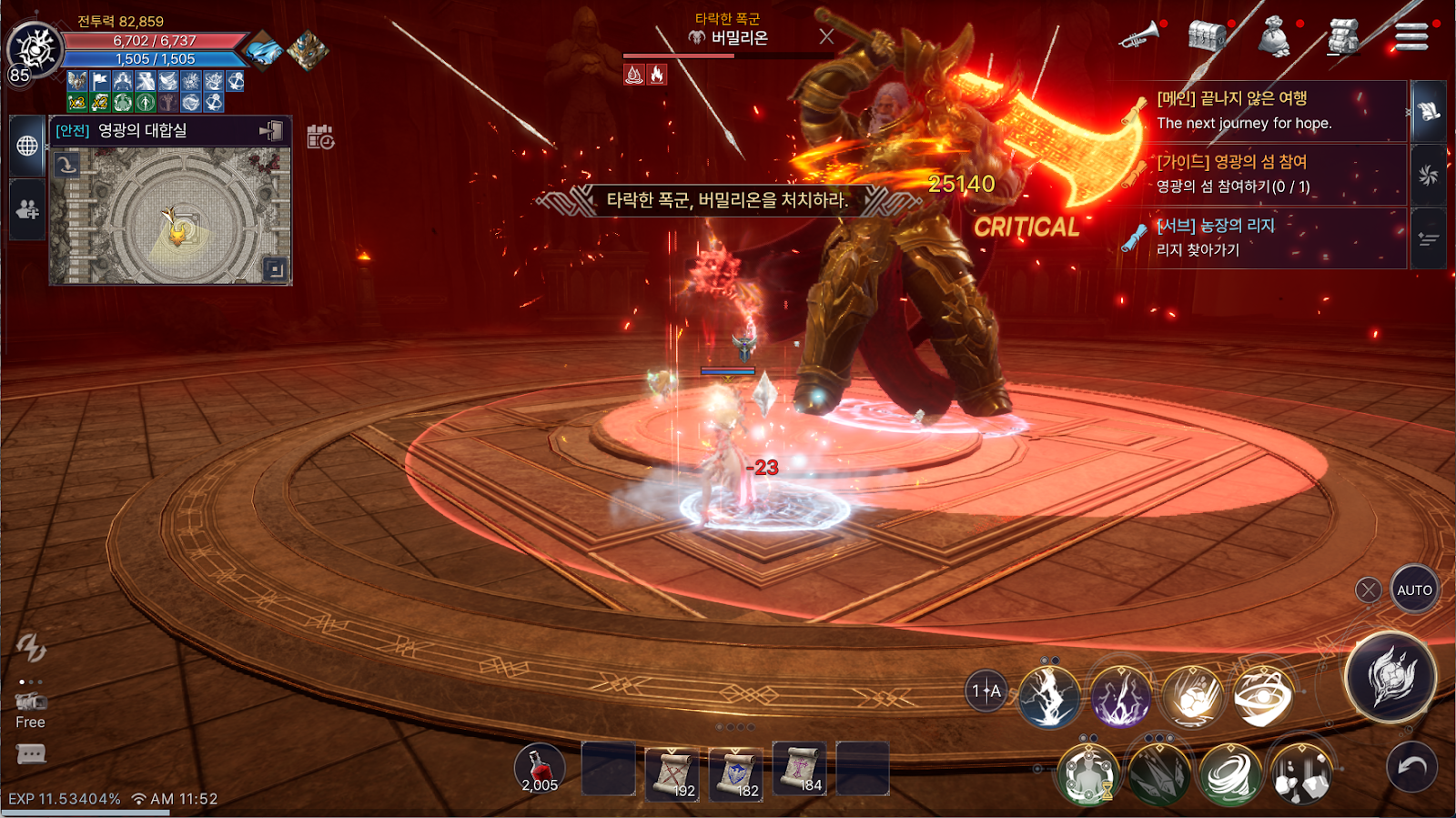
Task: Close the boss target frame
Action: 826,36
